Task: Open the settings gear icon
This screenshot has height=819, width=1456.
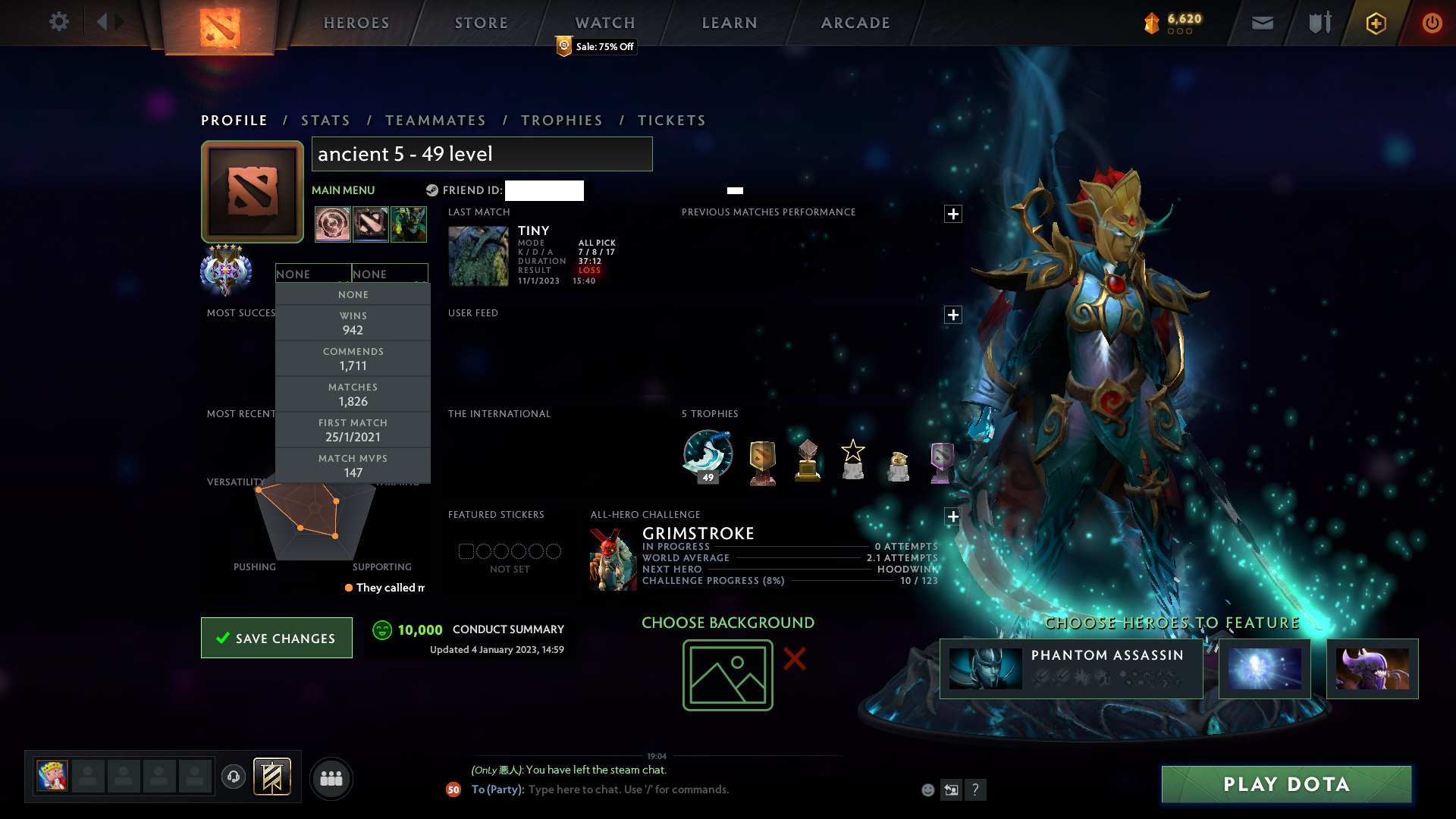Action: tap(59, 22)
